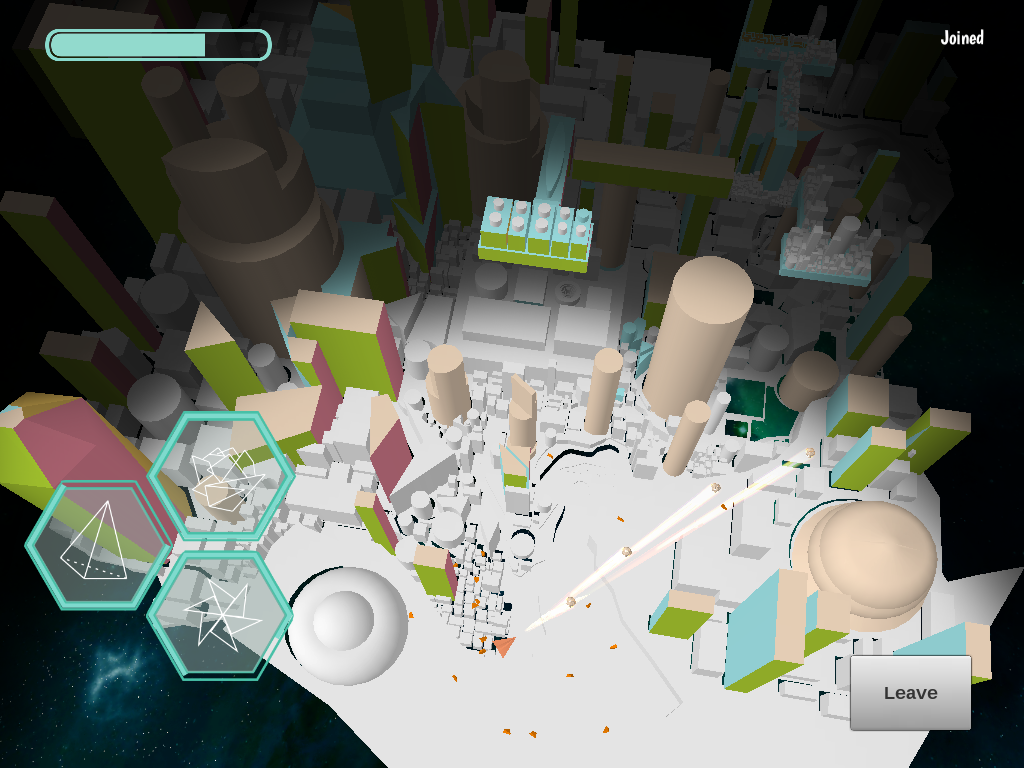Image resolution: width=1024 pixels, height=768 pixels.
Task: Click the Leave button
Action: click(910, 693)
